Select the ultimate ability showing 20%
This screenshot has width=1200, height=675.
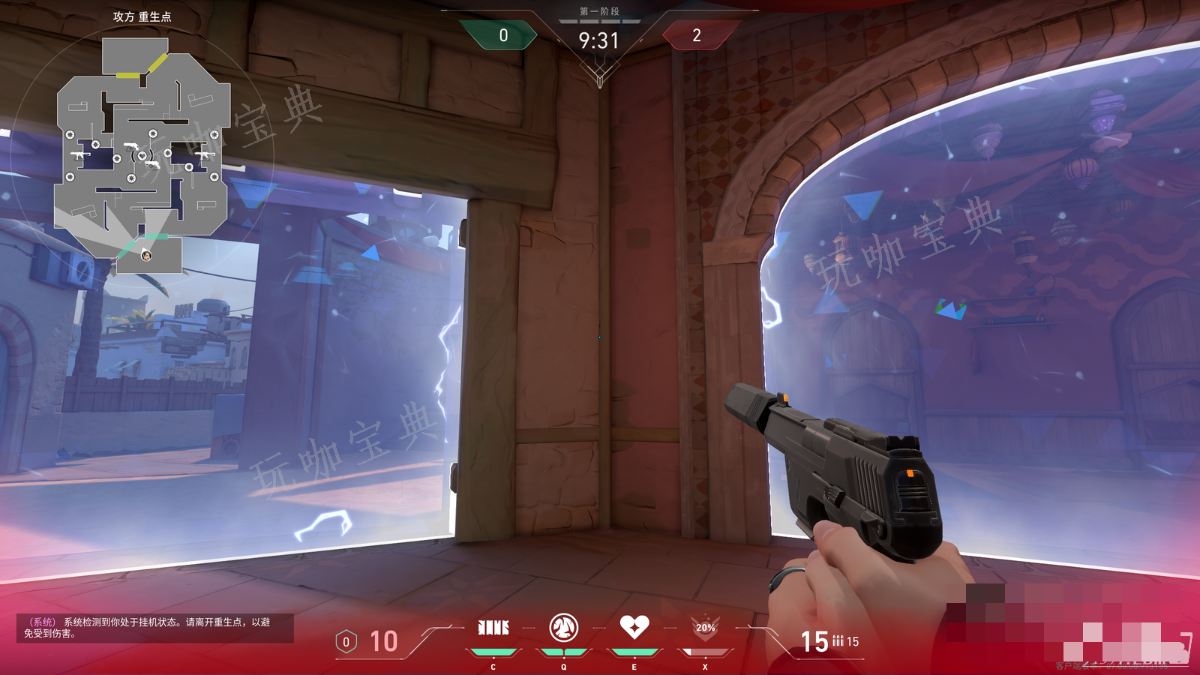pos(705,629)
